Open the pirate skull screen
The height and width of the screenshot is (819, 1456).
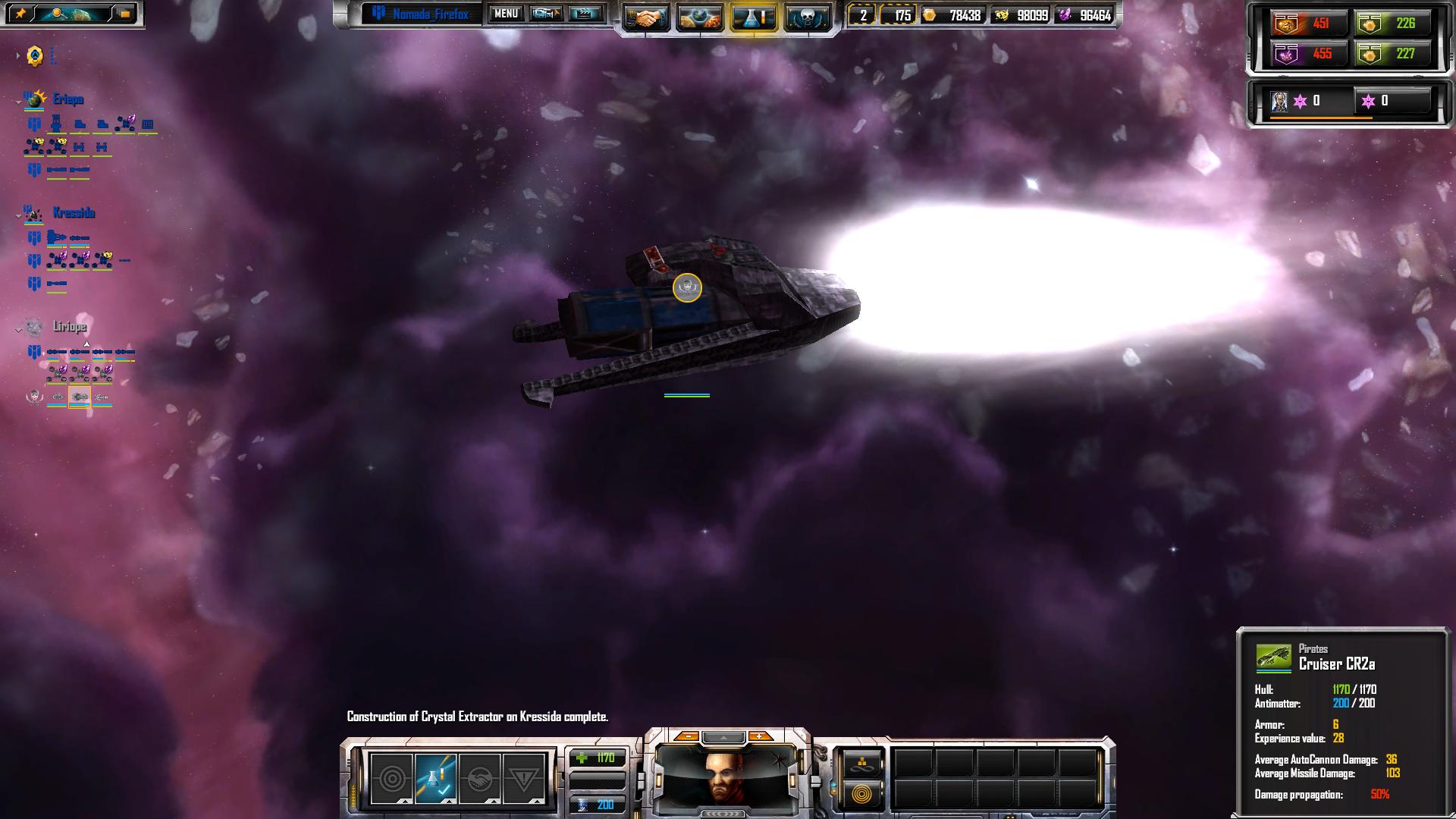pyautogui.click(x=808, y=17)
